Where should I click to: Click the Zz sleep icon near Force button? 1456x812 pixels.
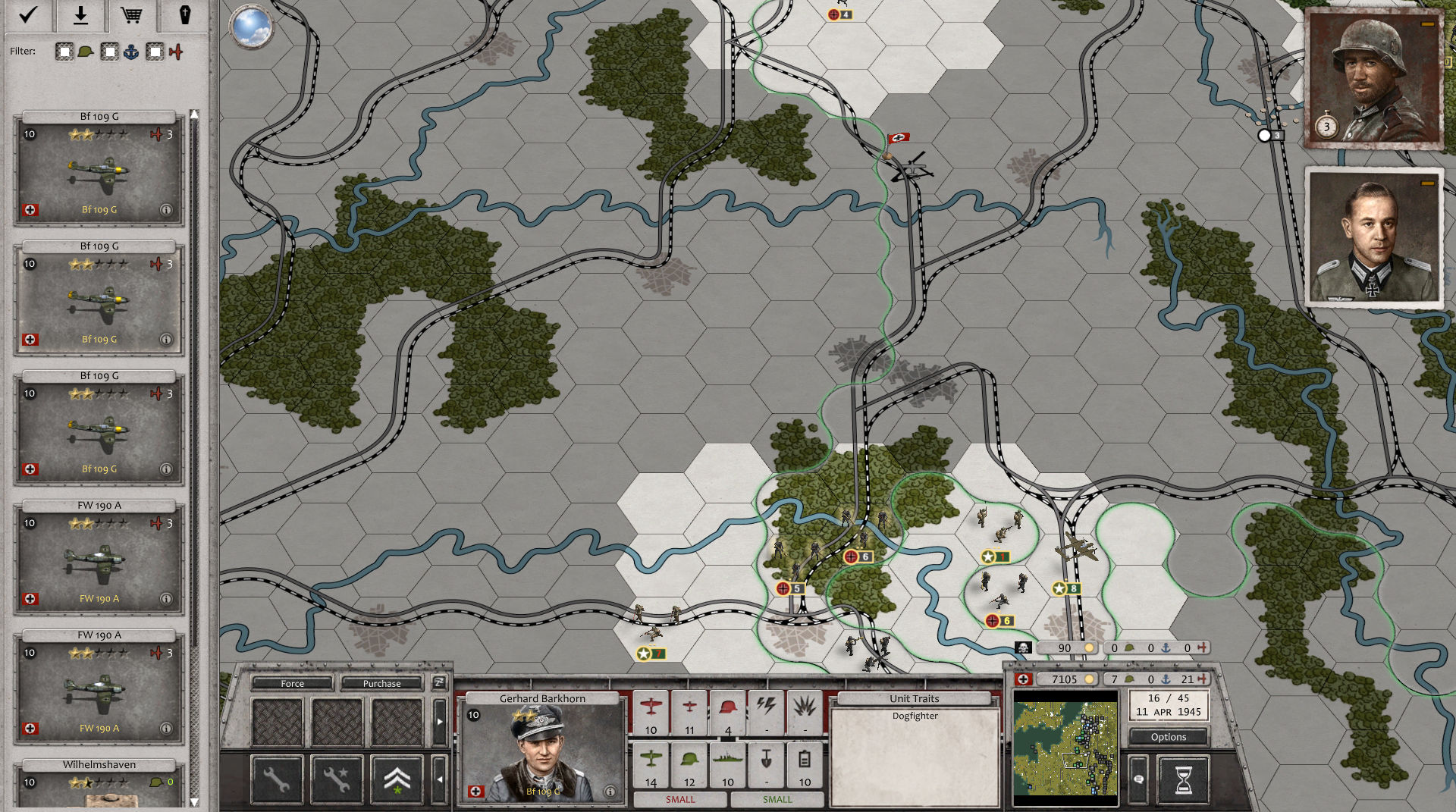(x=438, y=683)
